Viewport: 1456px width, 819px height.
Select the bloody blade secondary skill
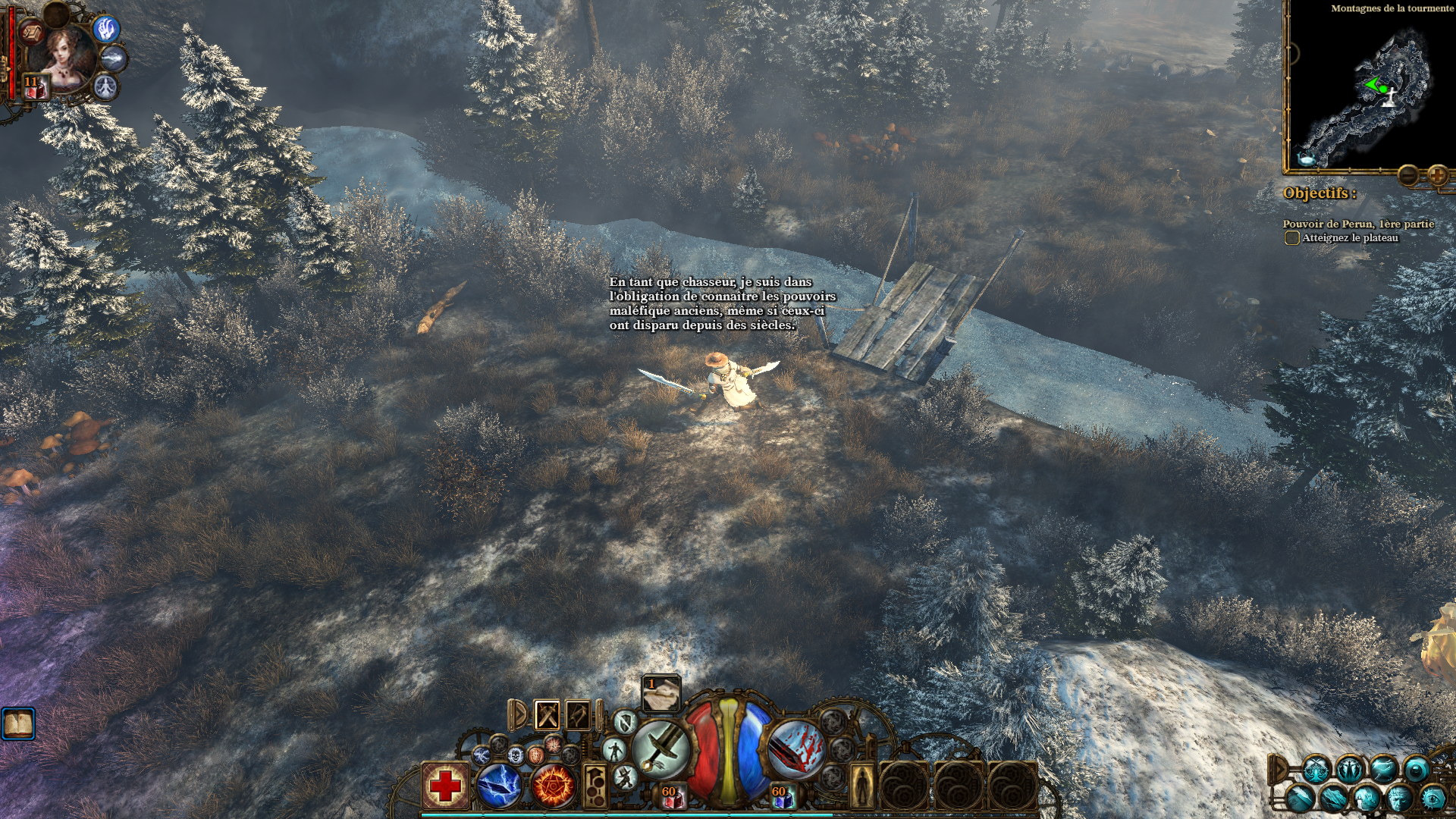coord(795,748)
